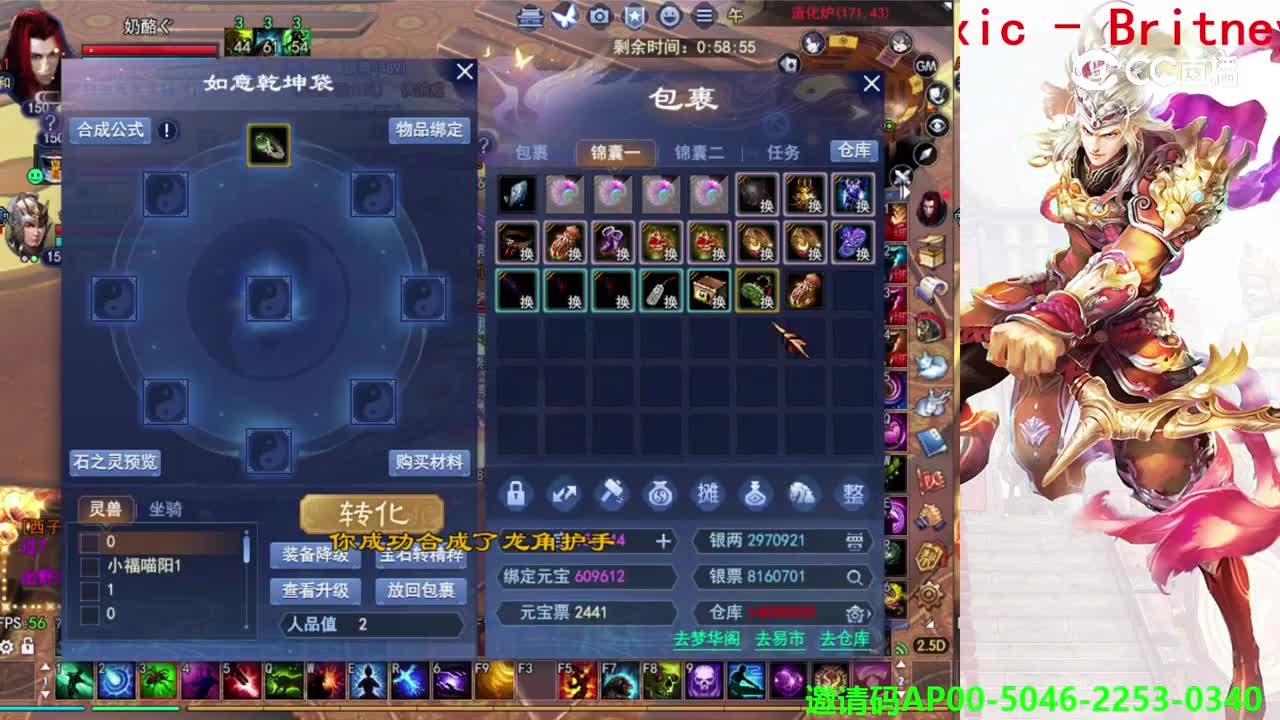Click the 摊 stall icon in bag toolbar
The height and width of the screenshot is (720, 1280).
click(x=709, y=494)
